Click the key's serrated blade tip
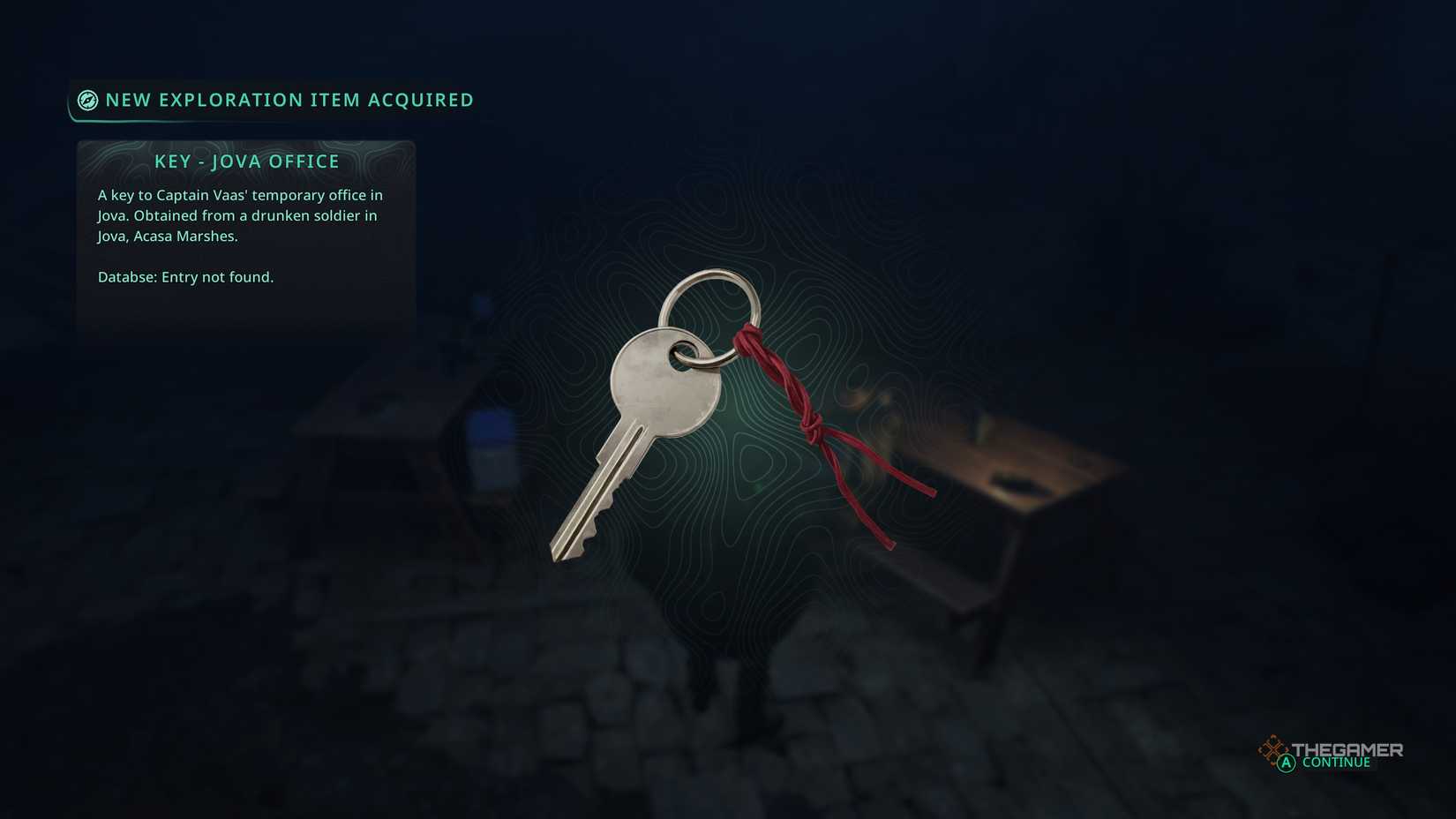 pos(569,543)
